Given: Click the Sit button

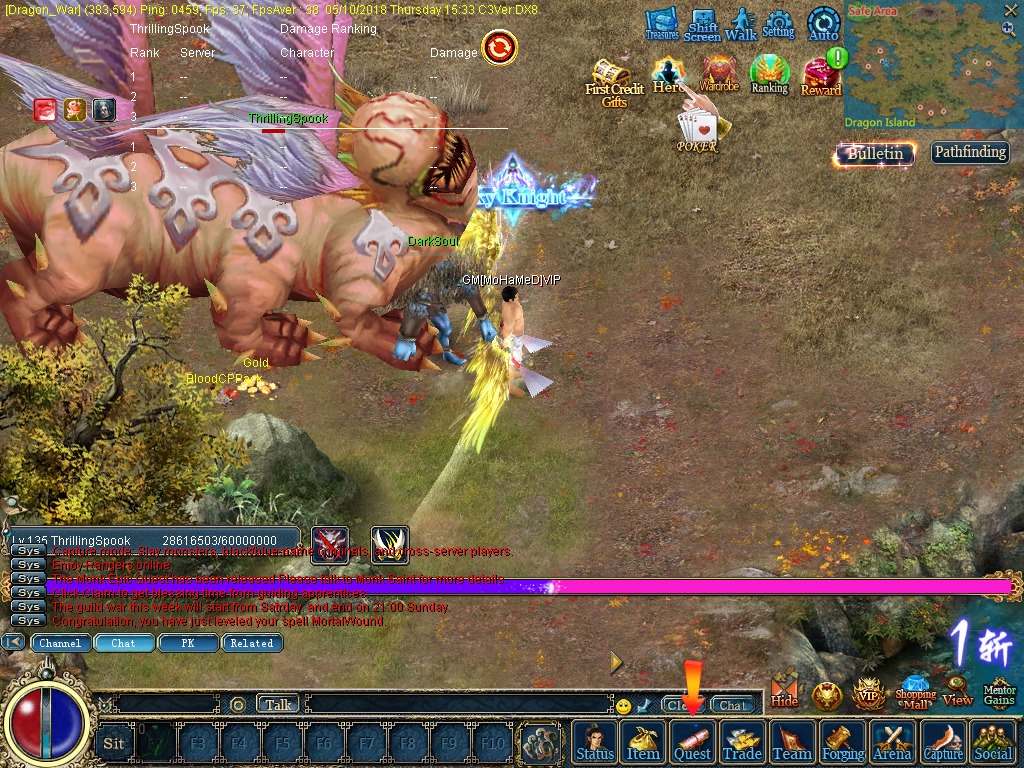Looking at the screenshot, I should 114,743.
